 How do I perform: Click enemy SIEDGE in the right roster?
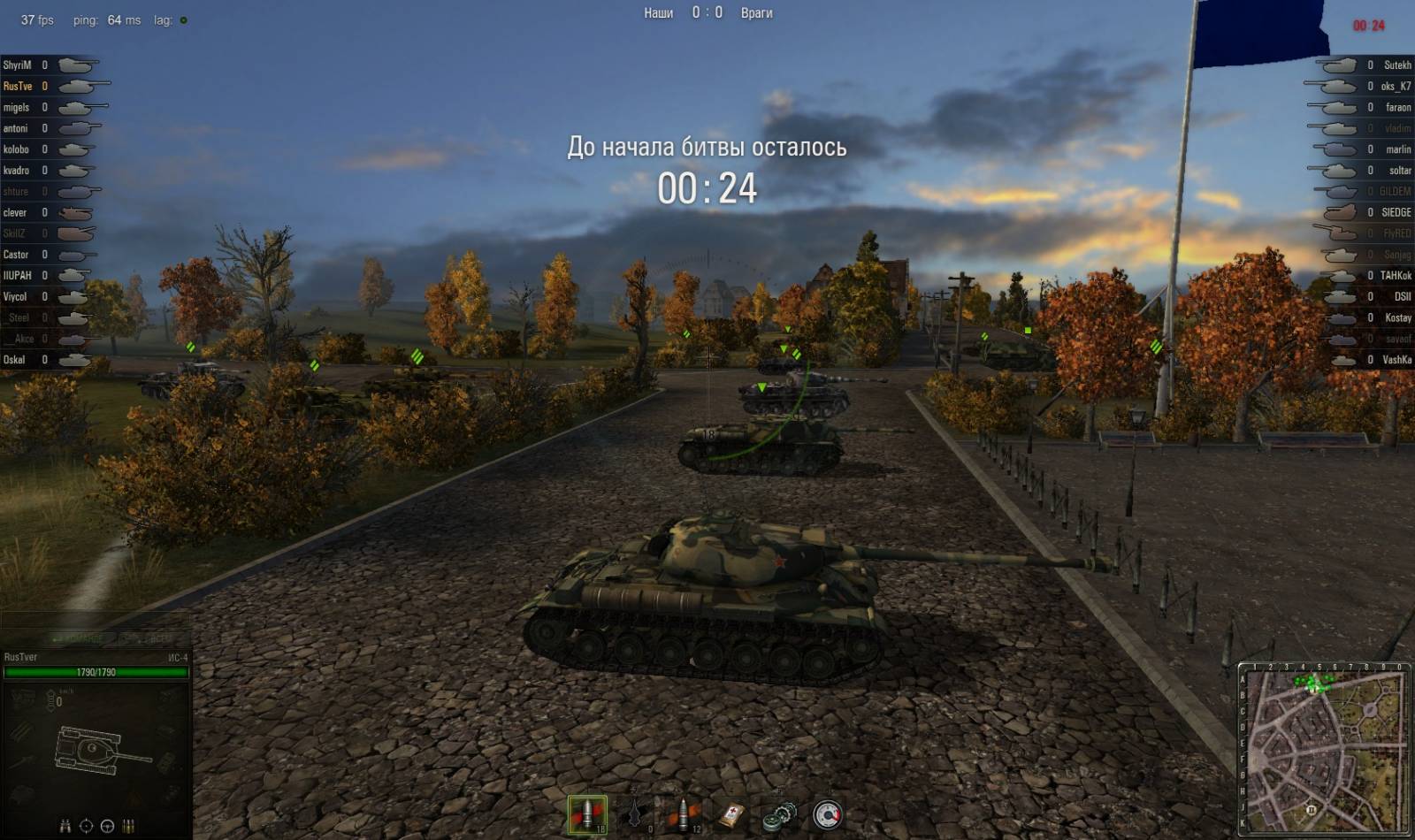[1396, 212]
